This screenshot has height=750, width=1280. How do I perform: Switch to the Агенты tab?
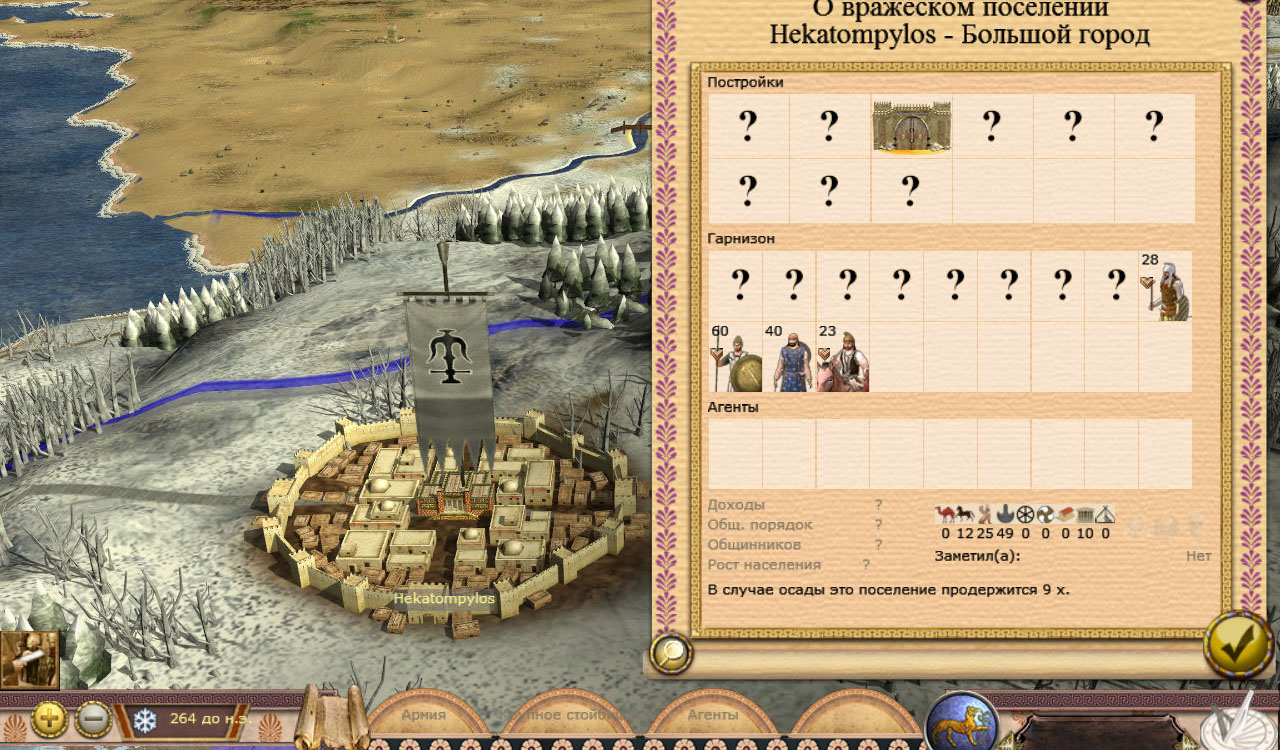point(712,716)
